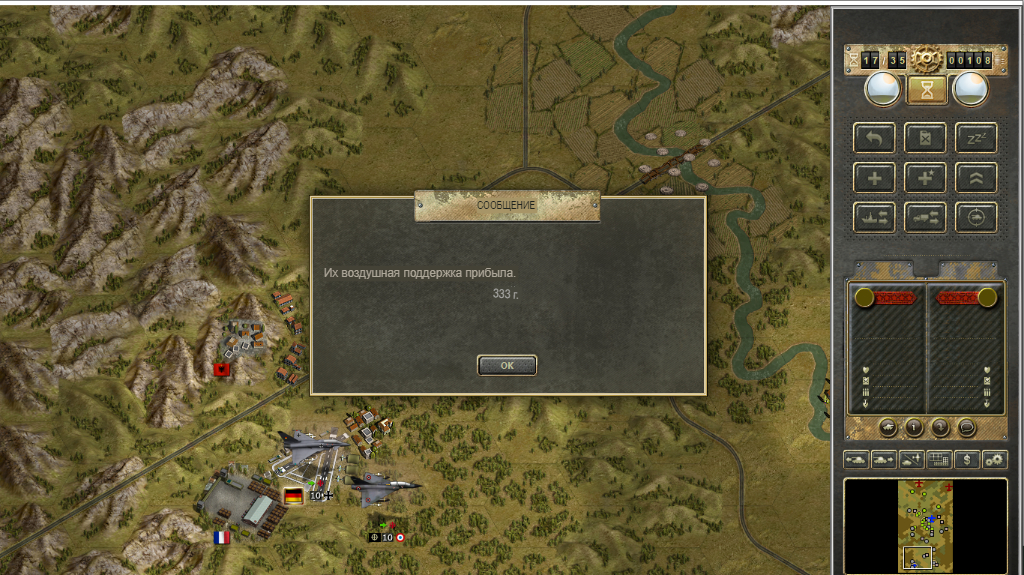The width and height of the screenshot is (1024, 575).
Task: Select next unit with the right-arrow tank
Action: click(885, 459)
